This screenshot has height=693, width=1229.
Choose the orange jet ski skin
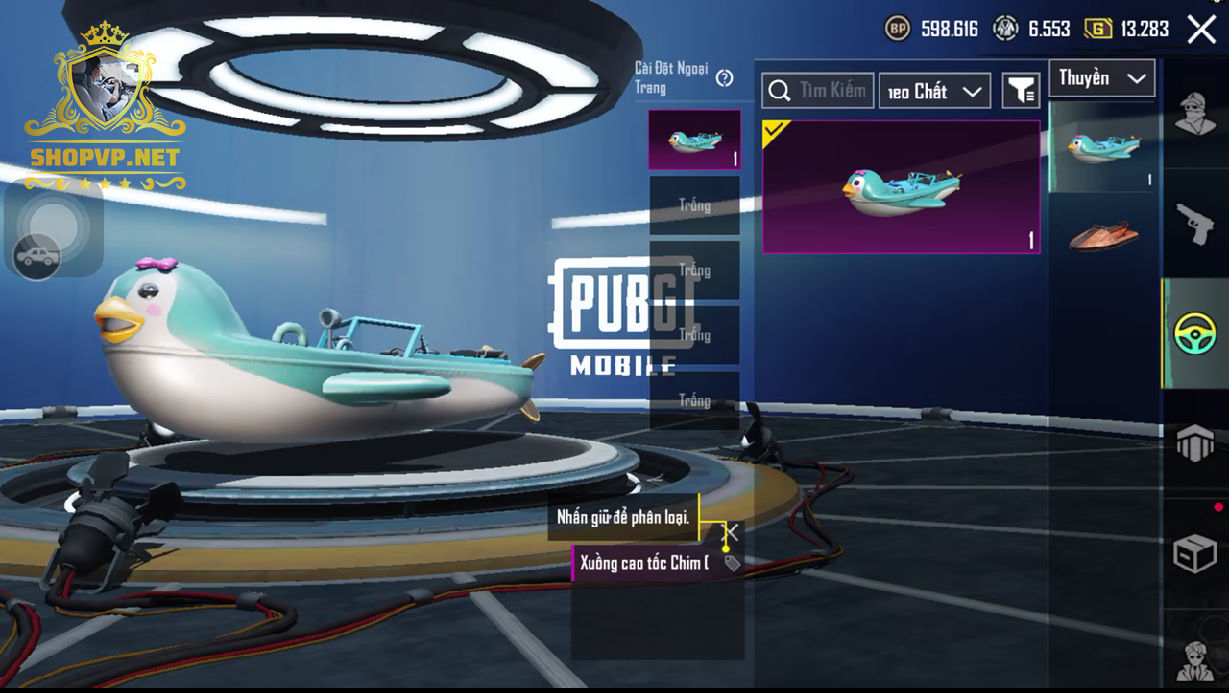1104,236
